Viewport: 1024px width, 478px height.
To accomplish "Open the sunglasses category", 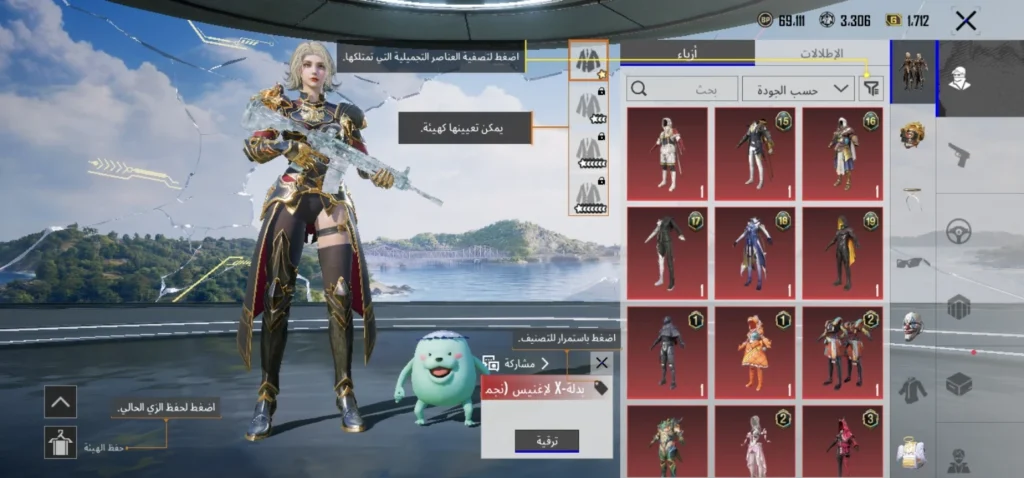I will pyautogui.click(x=912, y=262).
